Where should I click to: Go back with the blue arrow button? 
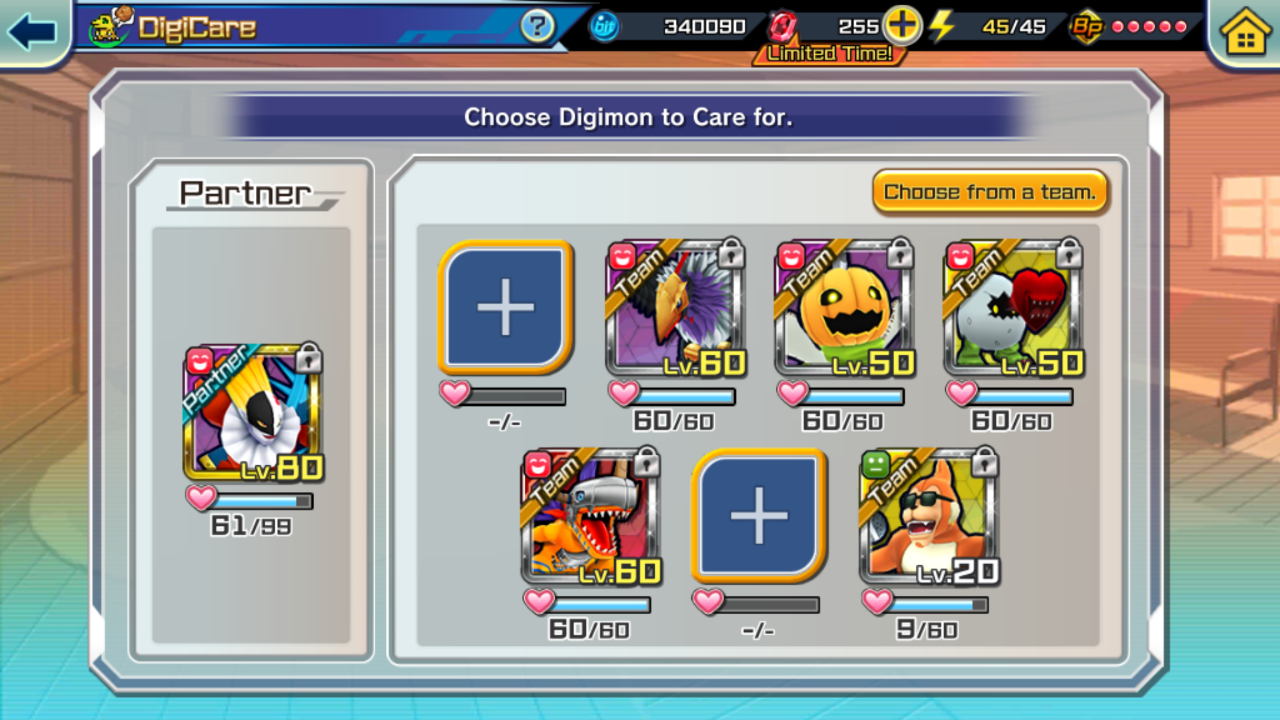click(32, 31)
